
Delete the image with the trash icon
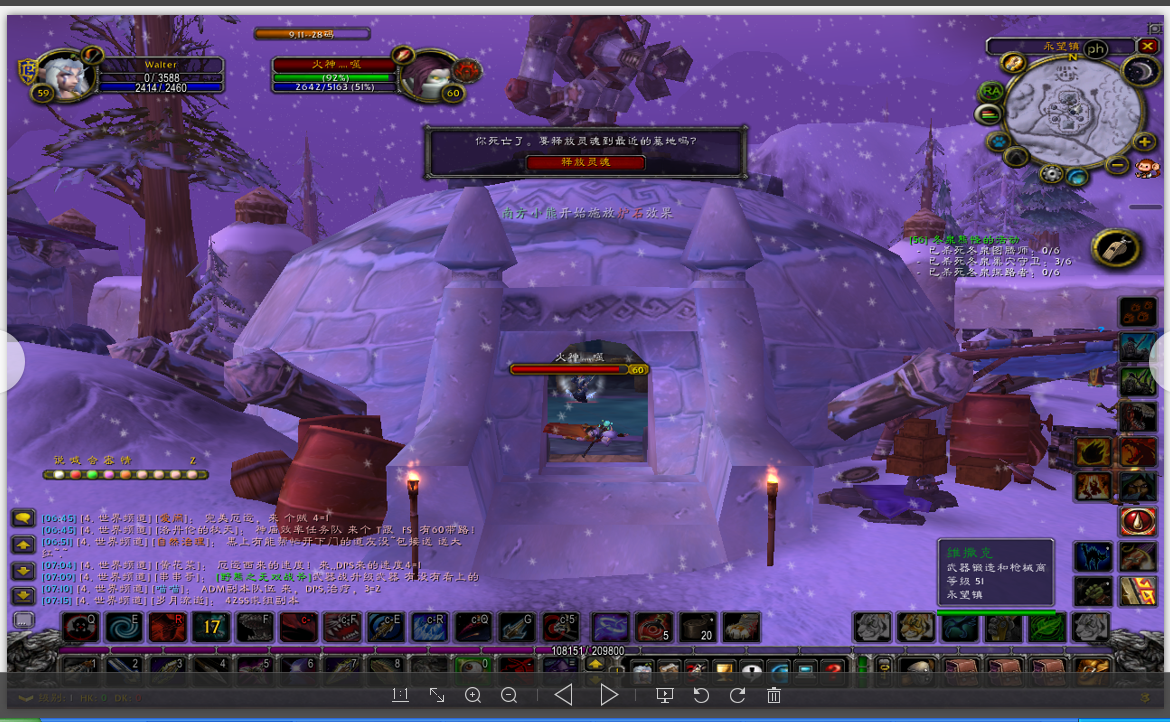coord(774,695)
